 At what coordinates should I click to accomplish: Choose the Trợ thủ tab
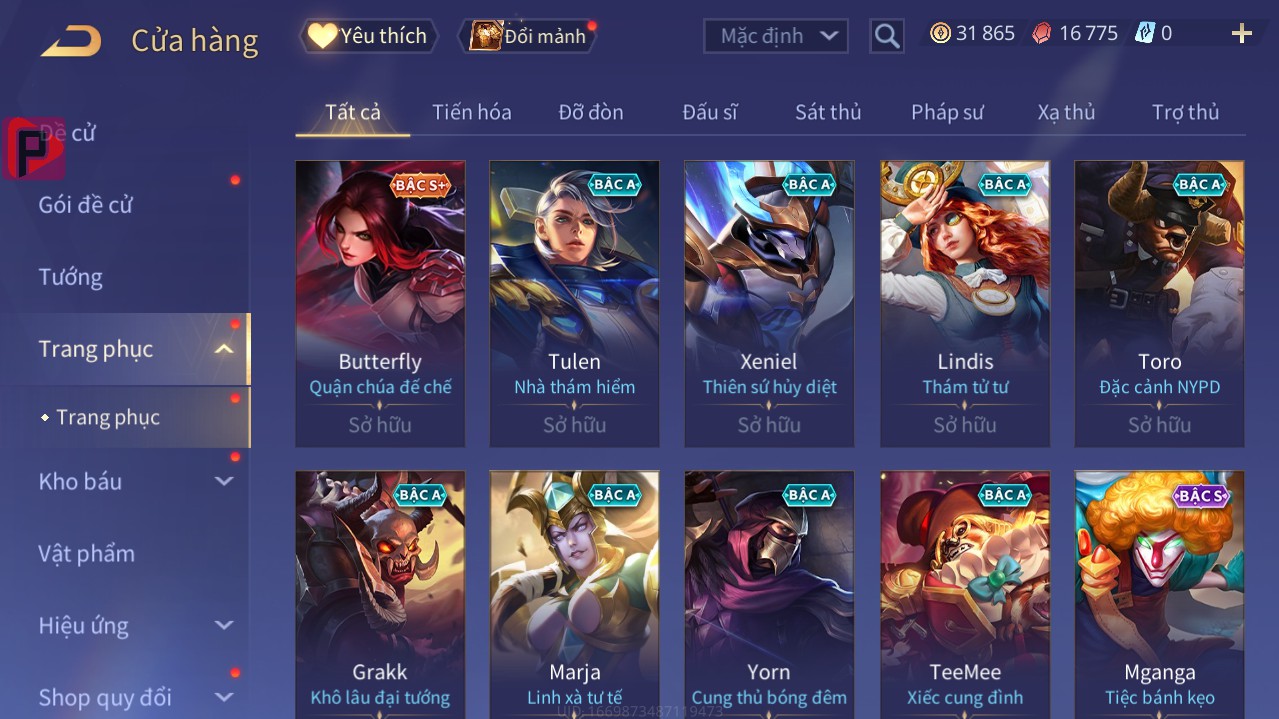1185,112
